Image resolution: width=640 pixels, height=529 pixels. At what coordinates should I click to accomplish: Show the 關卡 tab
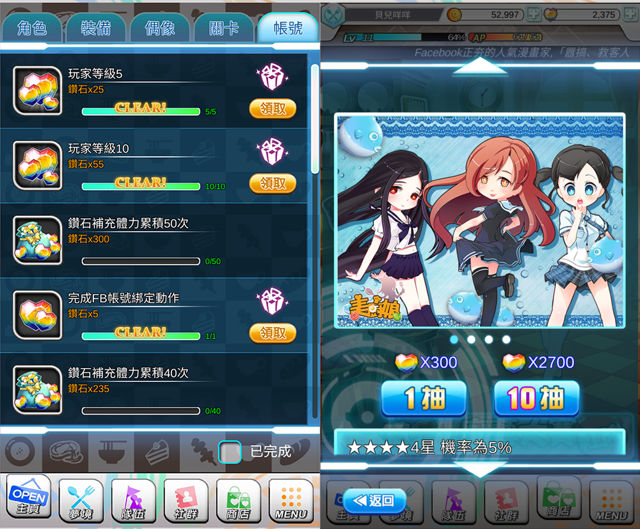point(224,27)
